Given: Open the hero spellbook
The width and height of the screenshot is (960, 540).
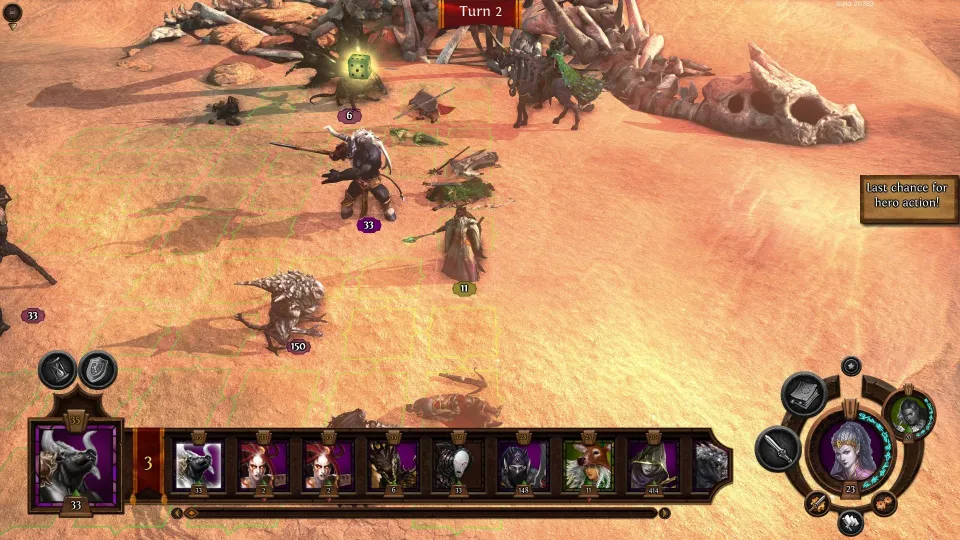Looking at the screenshot, I should (x=802, y=394).
